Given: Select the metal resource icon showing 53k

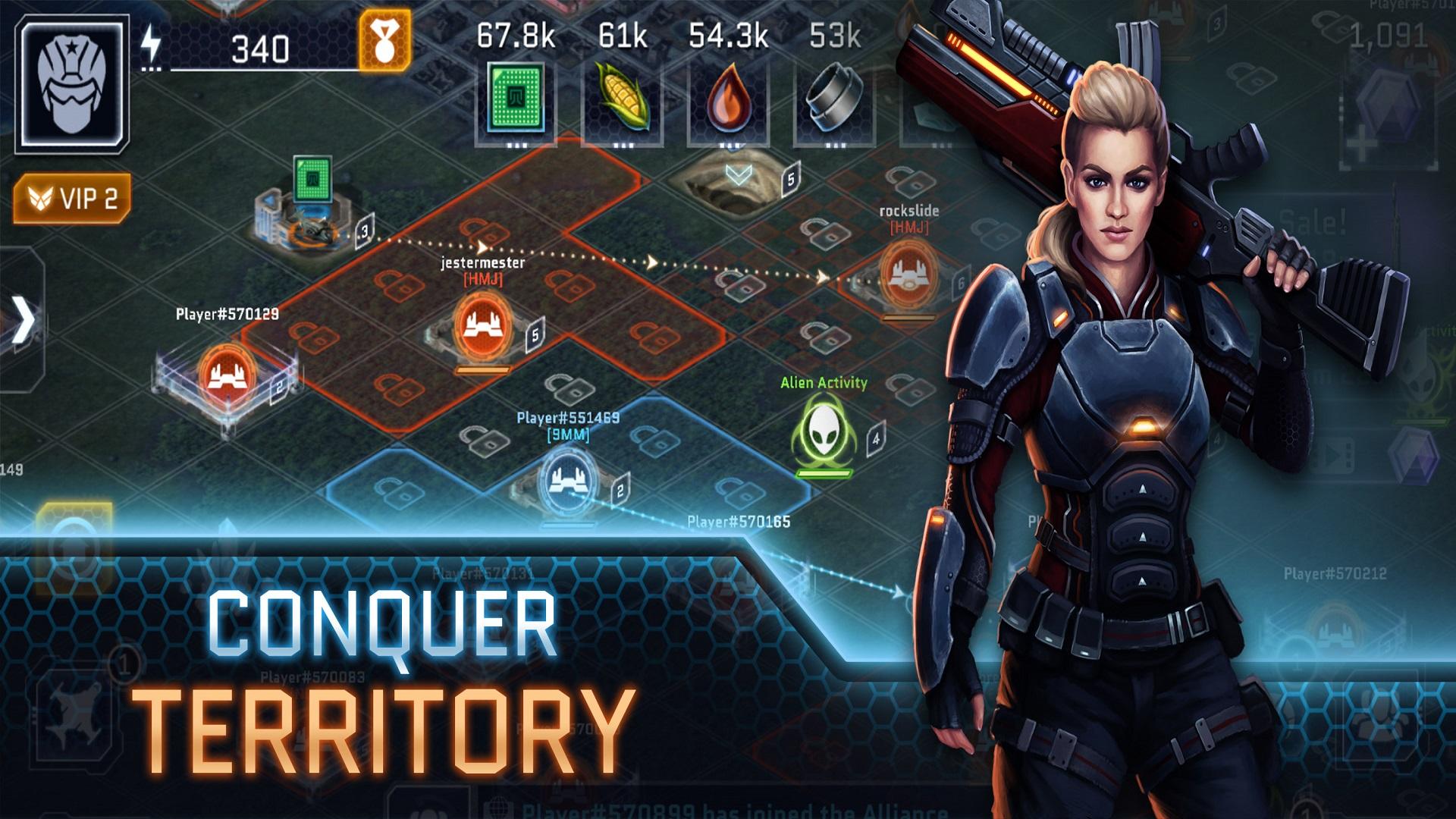Looking at the screenshot, I should pyautogui.click(x=833, y=97).
